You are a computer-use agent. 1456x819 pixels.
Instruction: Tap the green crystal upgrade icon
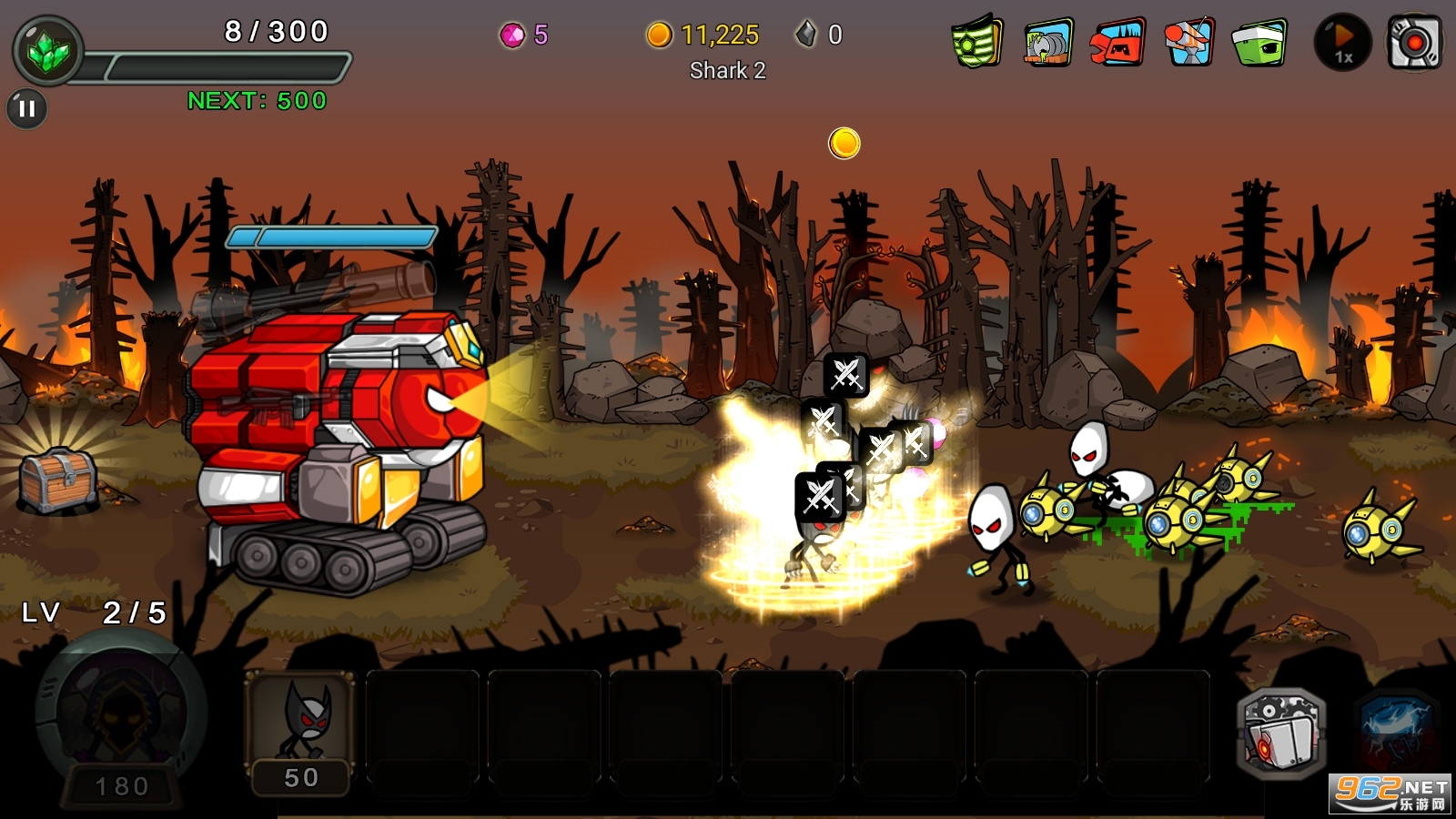[x=48, y=52]
